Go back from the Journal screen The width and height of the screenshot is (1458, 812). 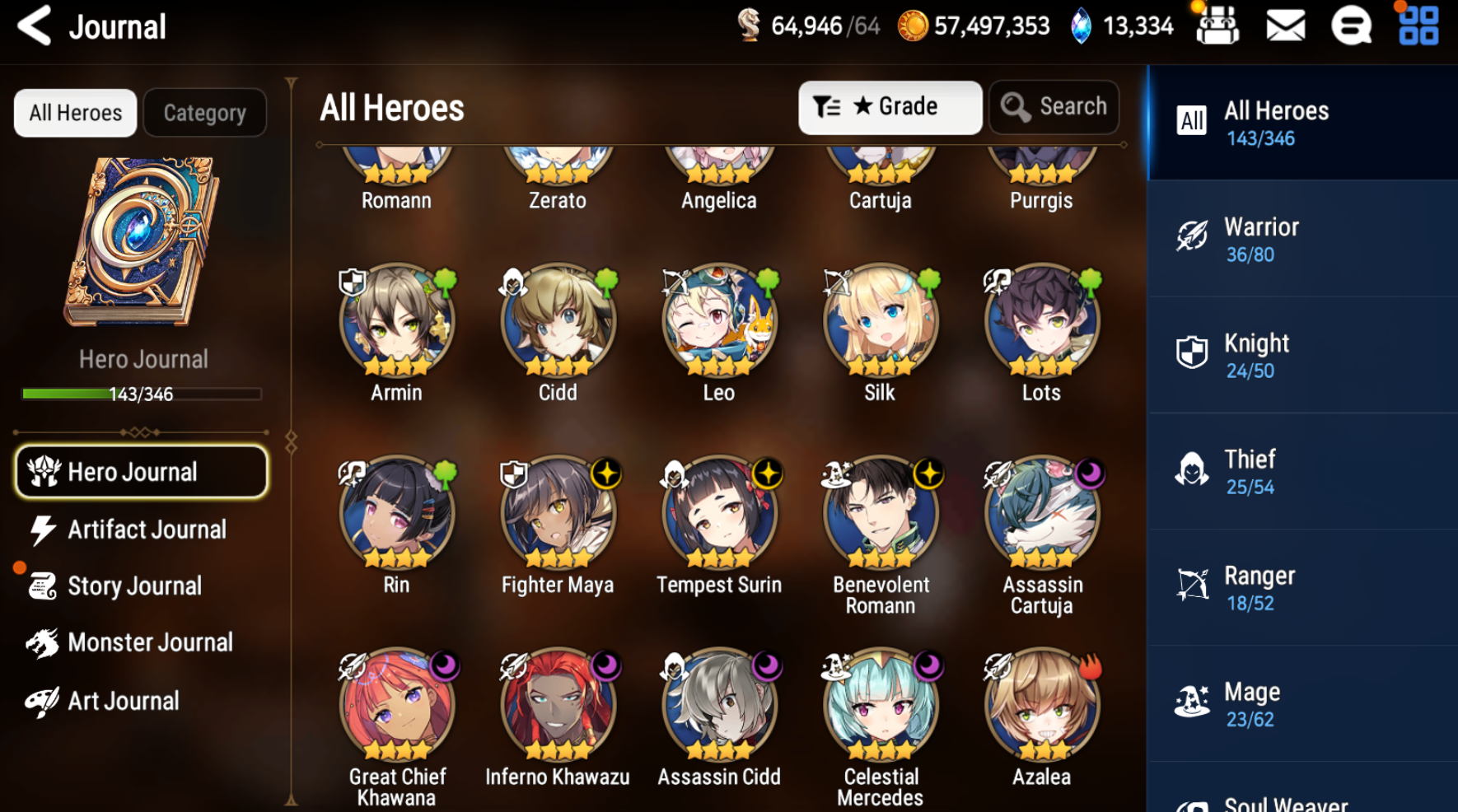pyautogui.click(x=35, y=26)
